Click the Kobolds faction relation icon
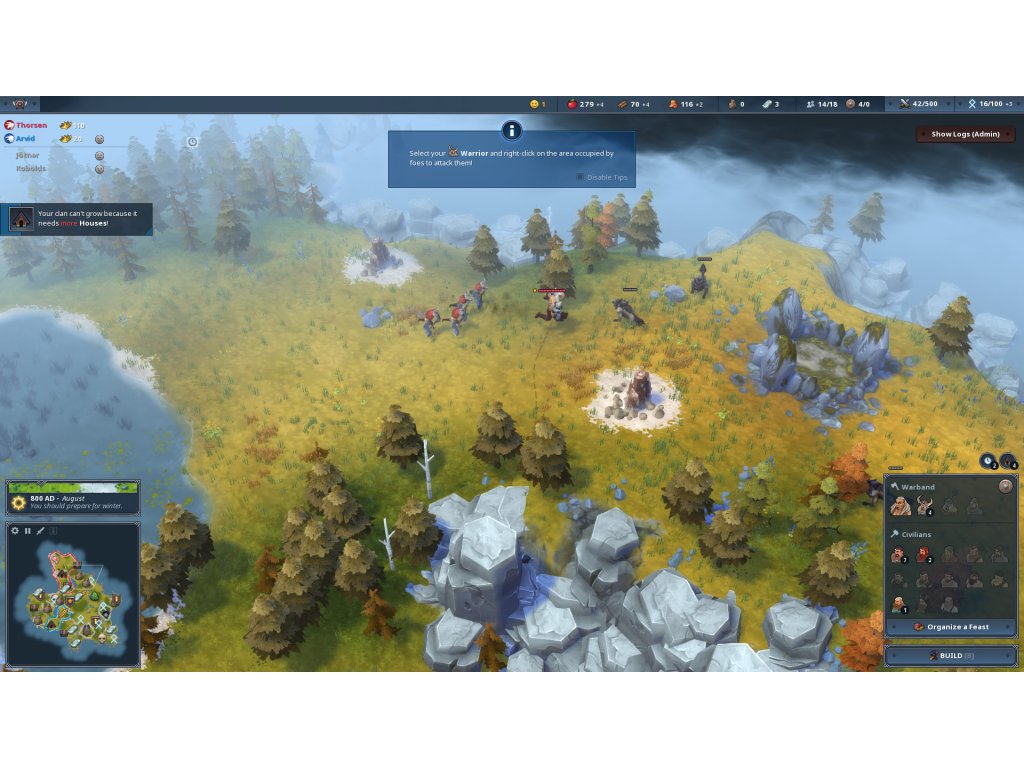1024x768 pixels. tap(99, 169)
